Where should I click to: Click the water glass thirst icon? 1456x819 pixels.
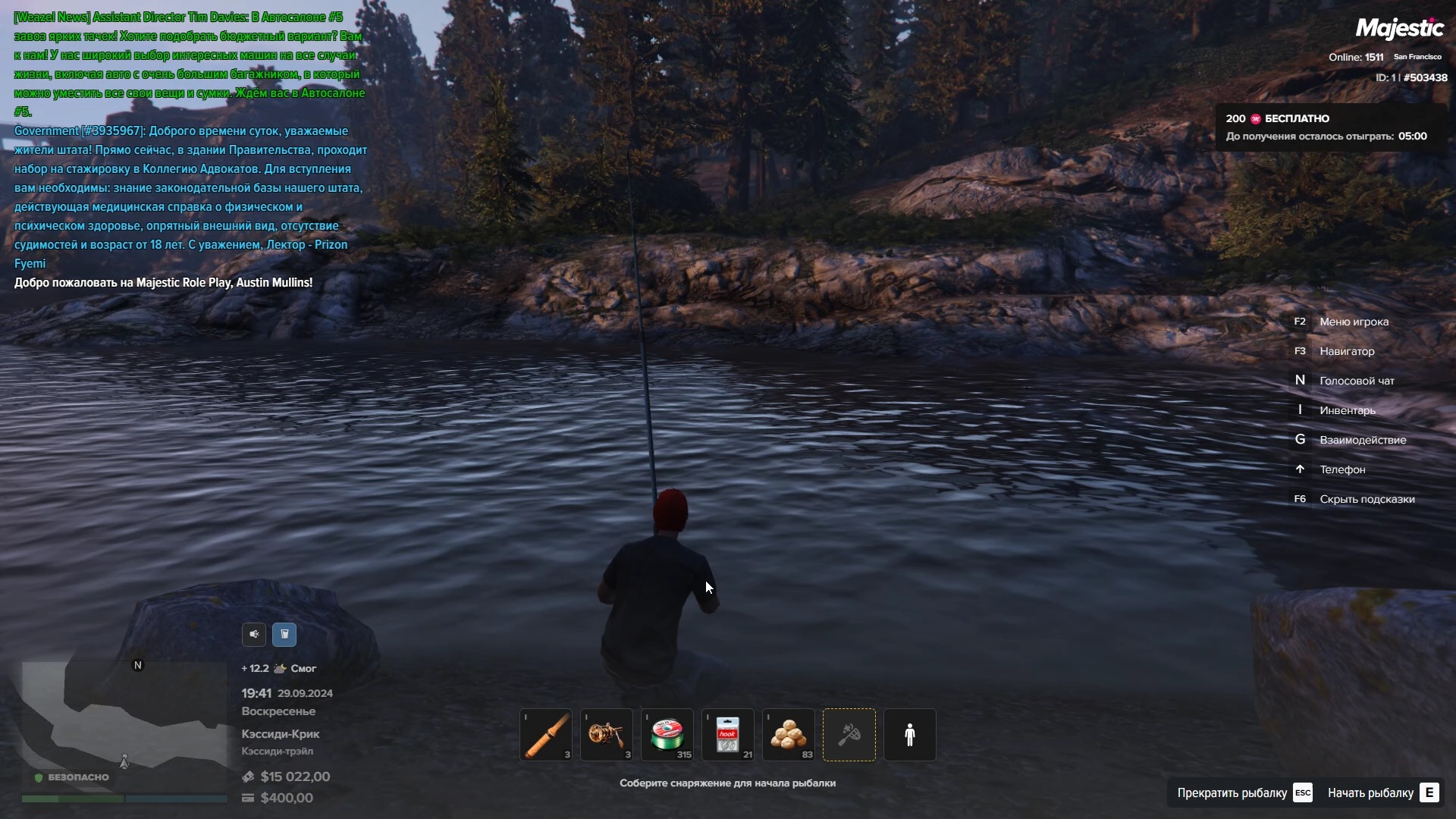(284, 634)
